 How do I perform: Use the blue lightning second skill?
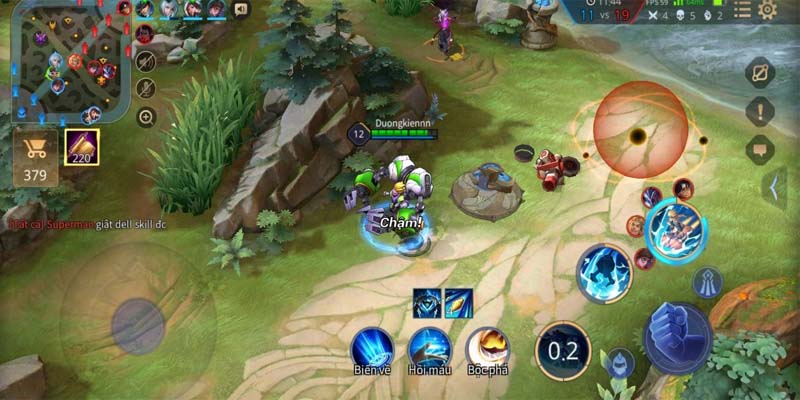click(x=604, y=273)
